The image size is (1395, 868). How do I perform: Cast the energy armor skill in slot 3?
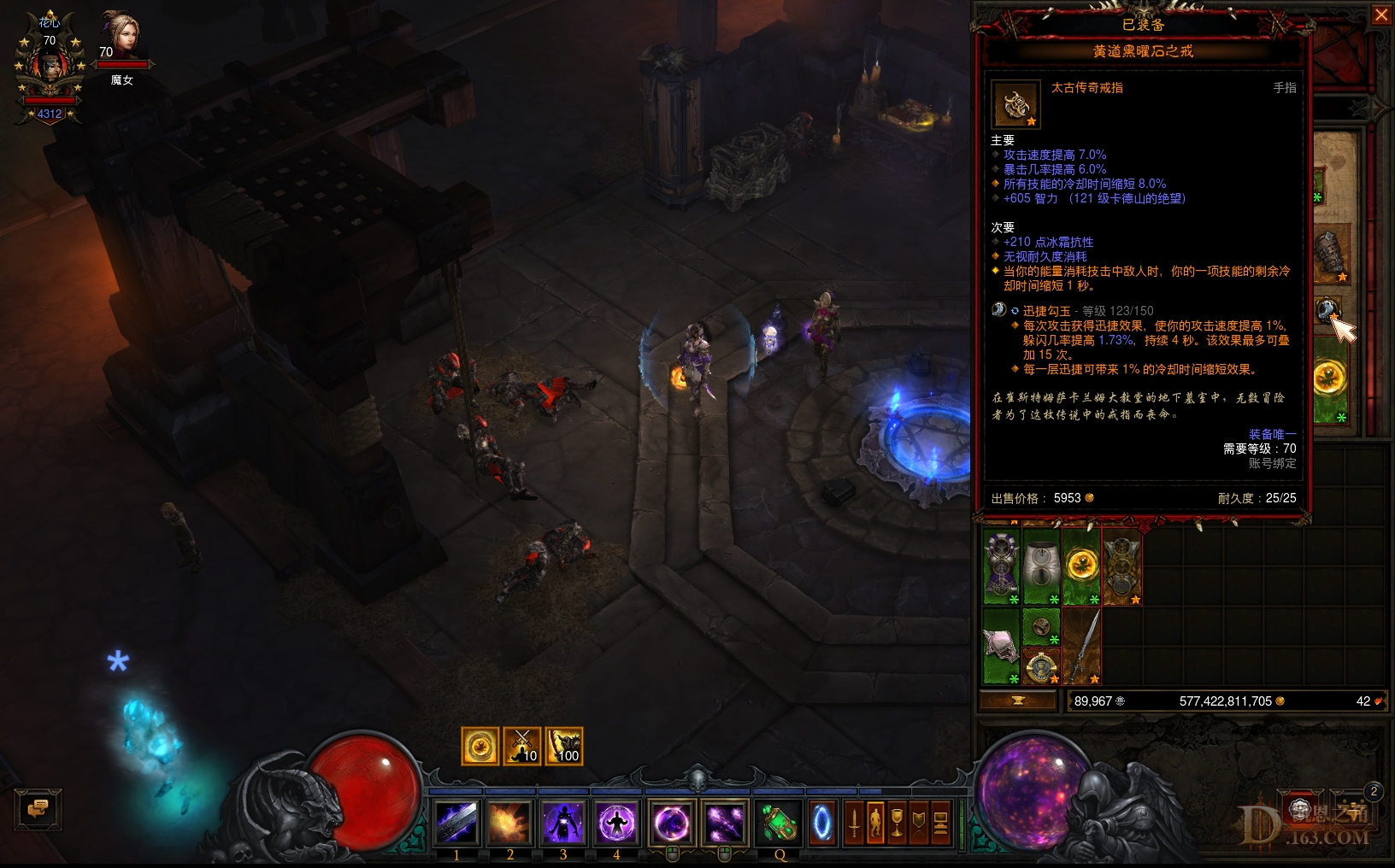pos(563,822)
